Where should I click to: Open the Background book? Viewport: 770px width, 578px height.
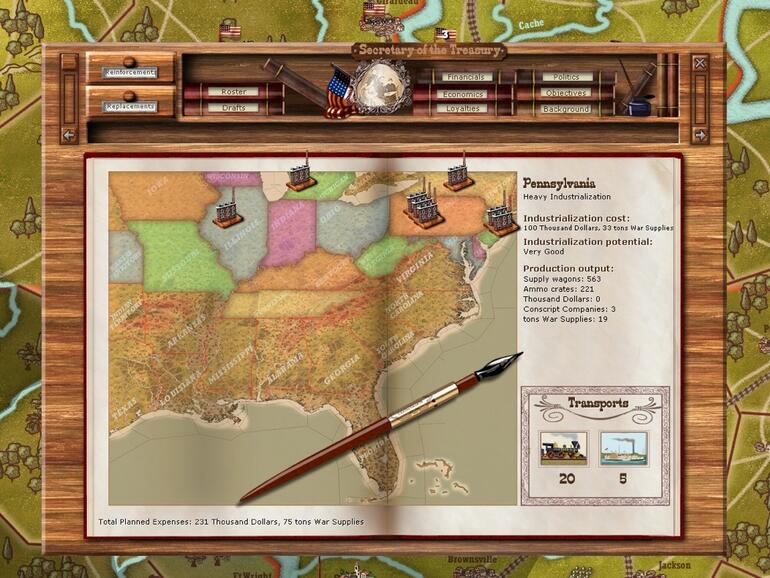point(567,108)
